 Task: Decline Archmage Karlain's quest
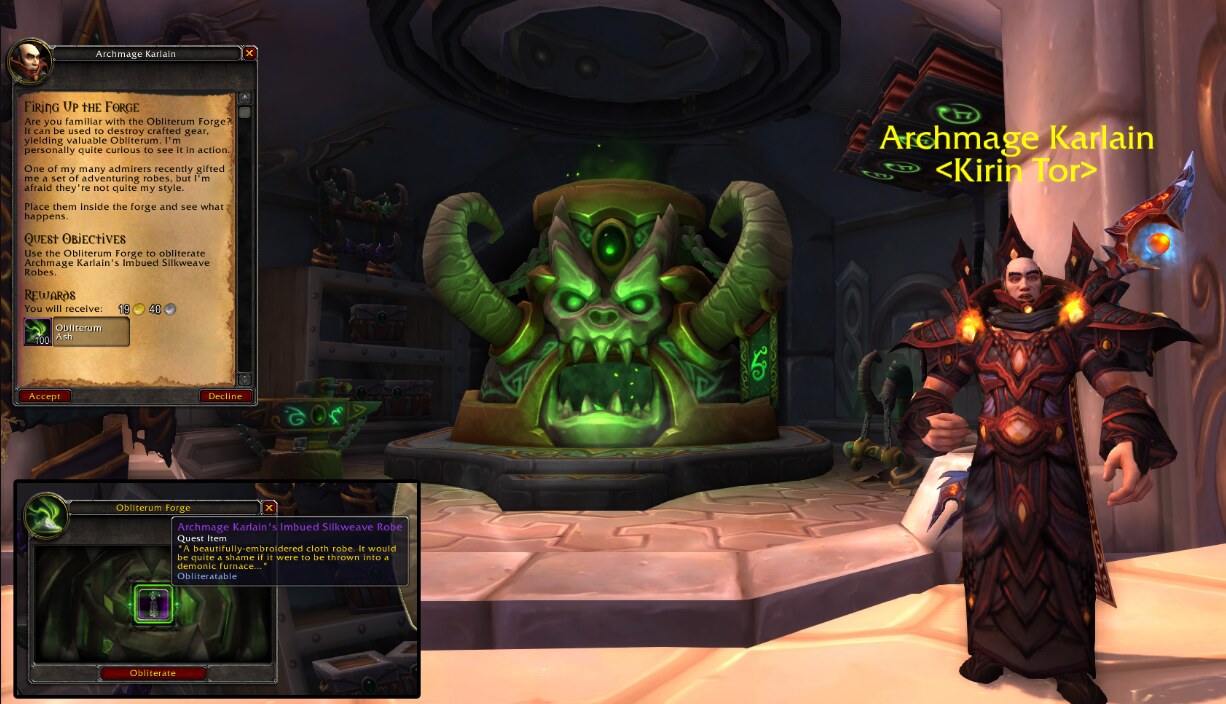[x=225, y=396]
